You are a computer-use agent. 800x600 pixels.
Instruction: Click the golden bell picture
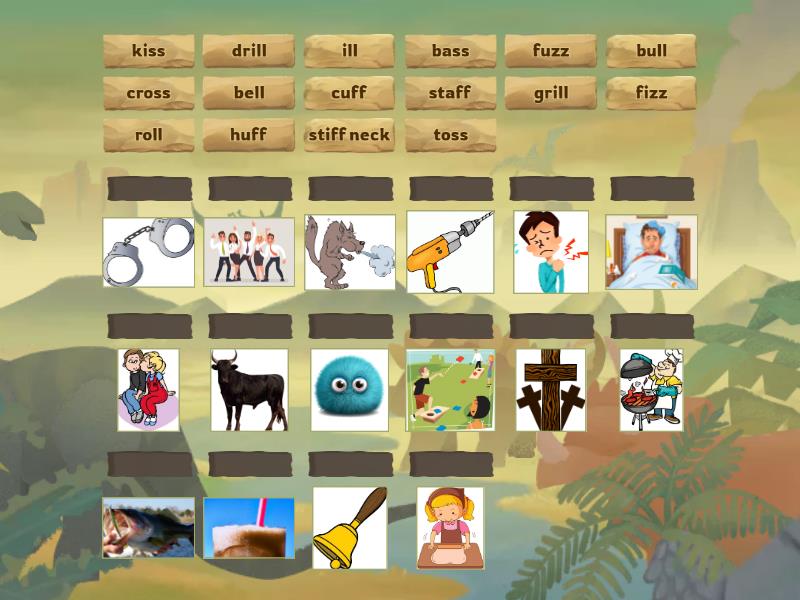349,528
